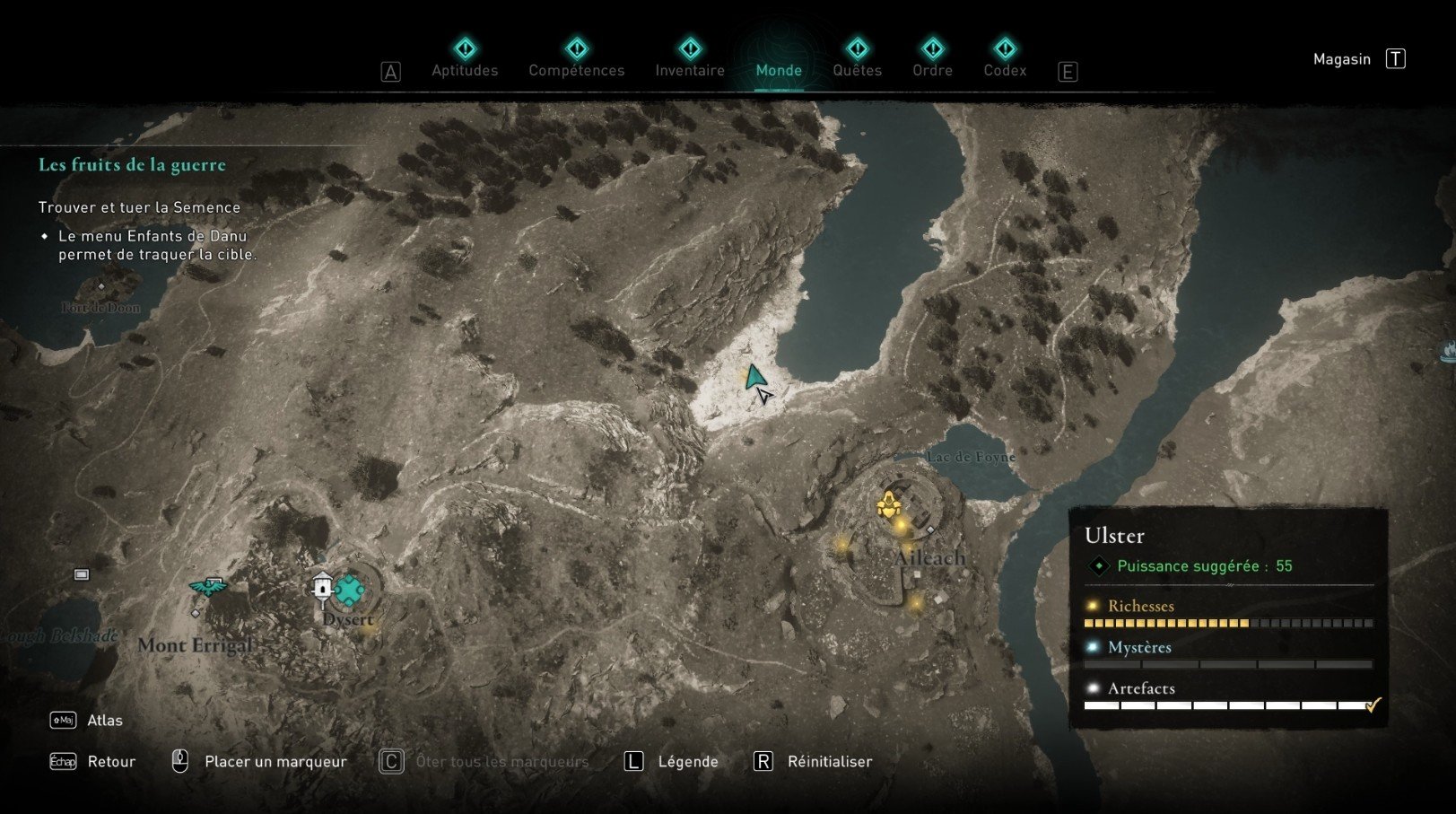Select the golden marker at Aileach
The width and height of the screenshot is (1456, 814).
click(x=888, y=505)
